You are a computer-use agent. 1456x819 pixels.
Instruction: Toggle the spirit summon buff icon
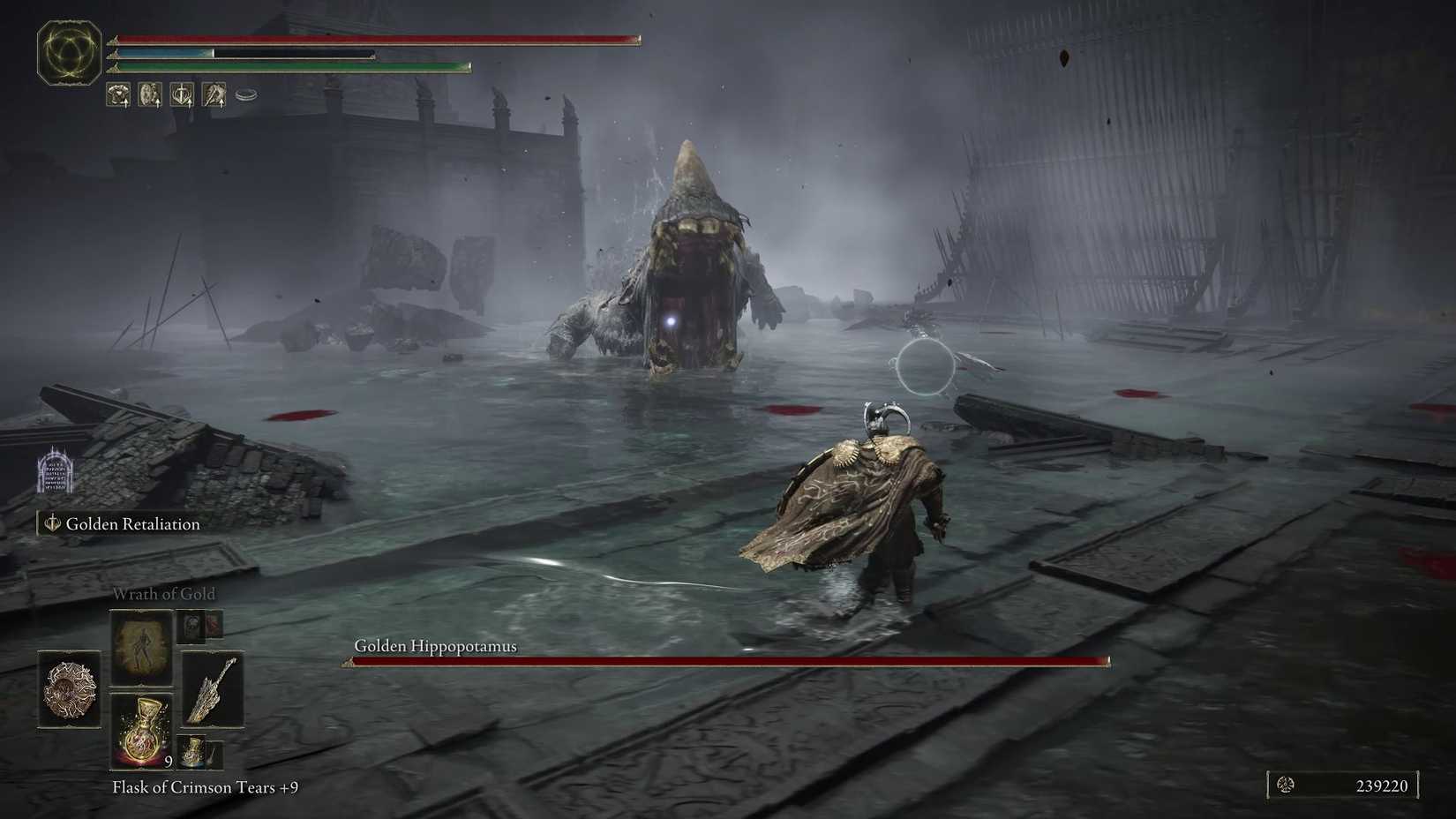tap(213, 94)
